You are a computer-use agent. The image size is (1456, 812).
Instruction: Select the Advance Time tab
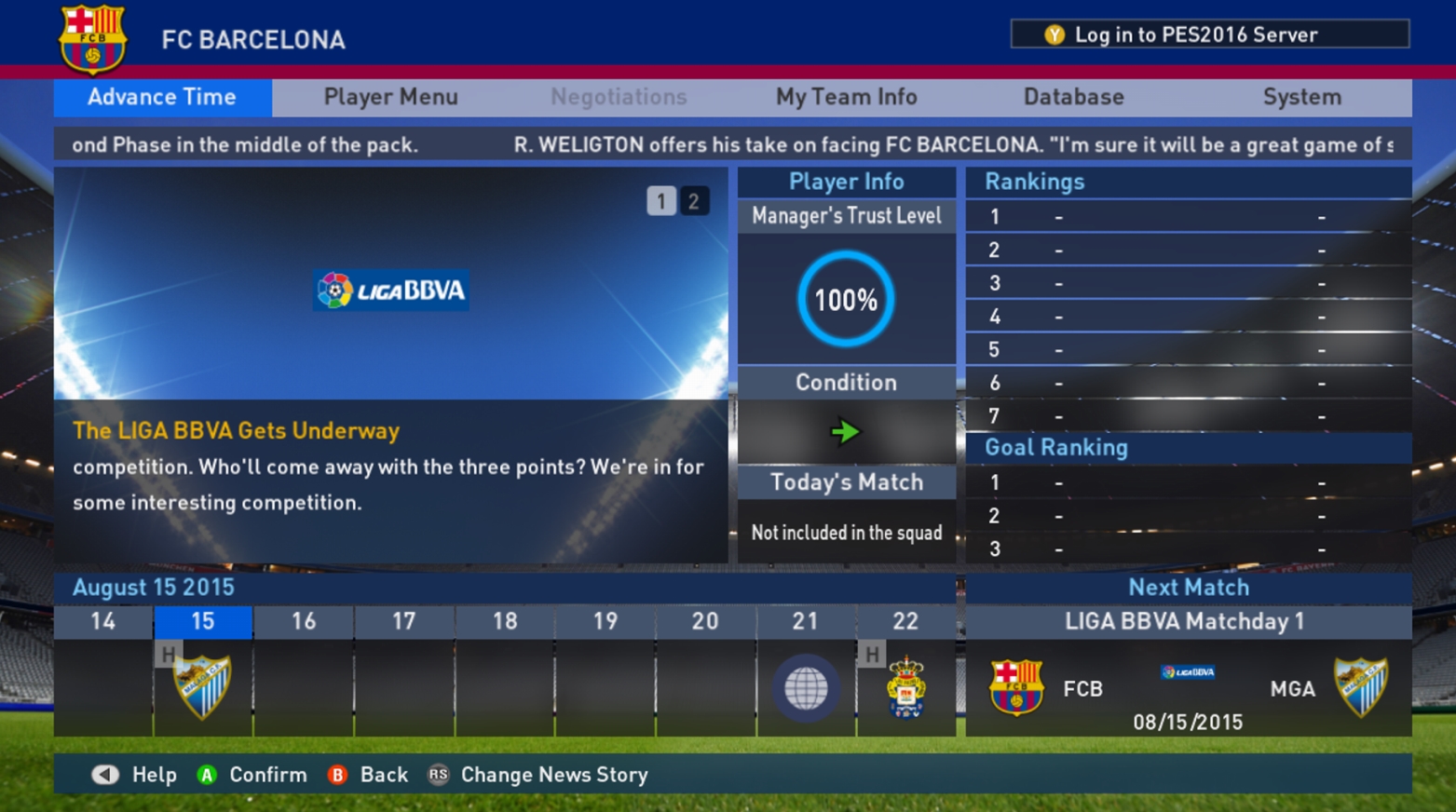pos(162,97)
